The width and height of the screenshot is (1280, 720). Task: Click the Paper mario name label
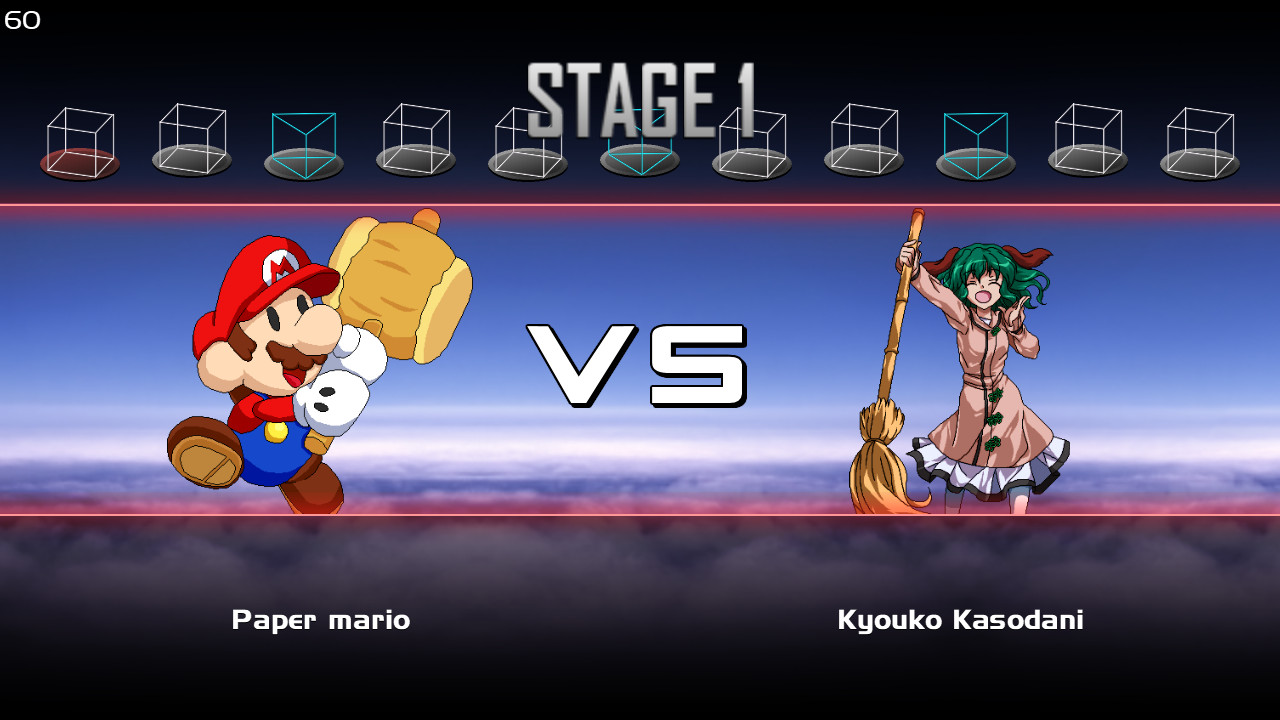pyautogui.click(x=321, y=620)
